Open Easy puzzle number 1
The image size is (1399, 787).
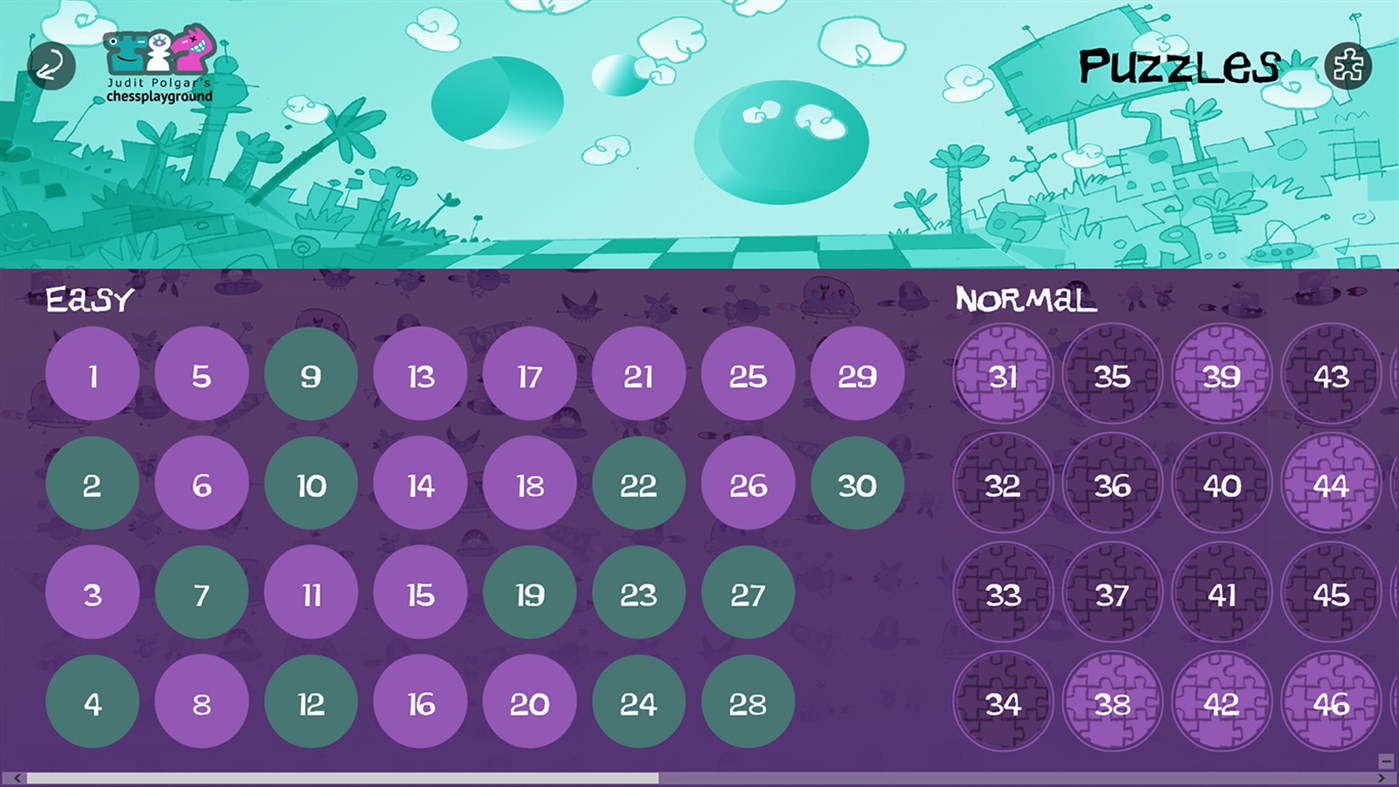[92, 373]
